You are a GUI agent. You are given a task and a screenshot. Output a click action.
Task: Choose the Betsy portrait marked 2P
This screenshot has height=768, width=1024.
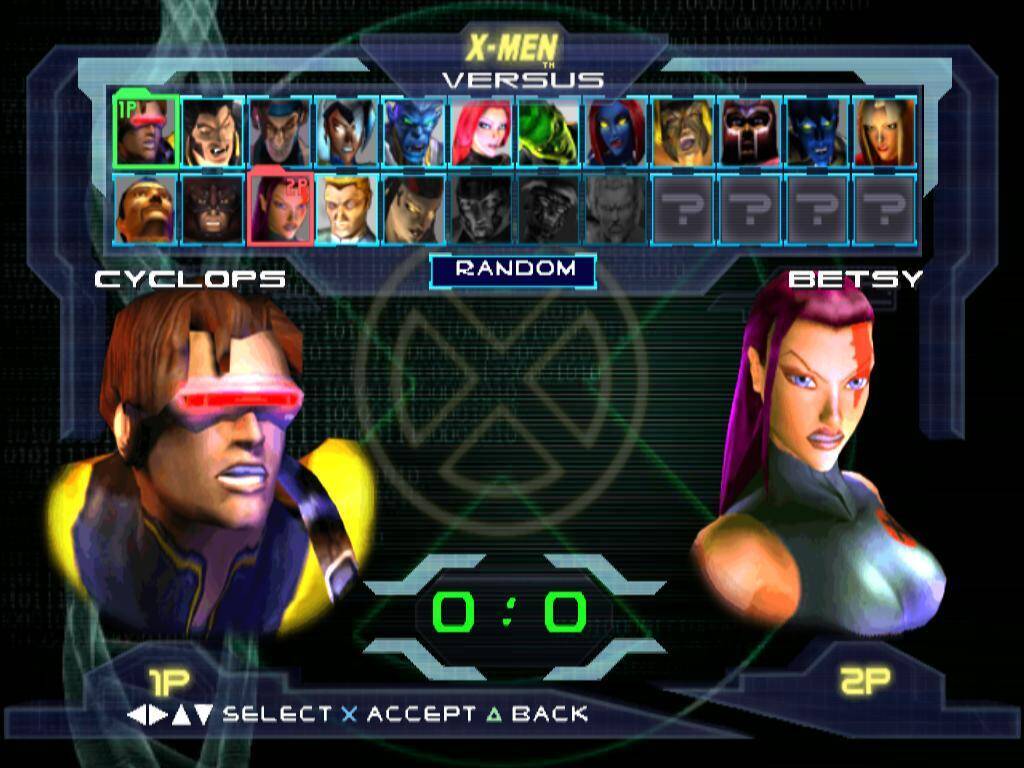(280, 209)
